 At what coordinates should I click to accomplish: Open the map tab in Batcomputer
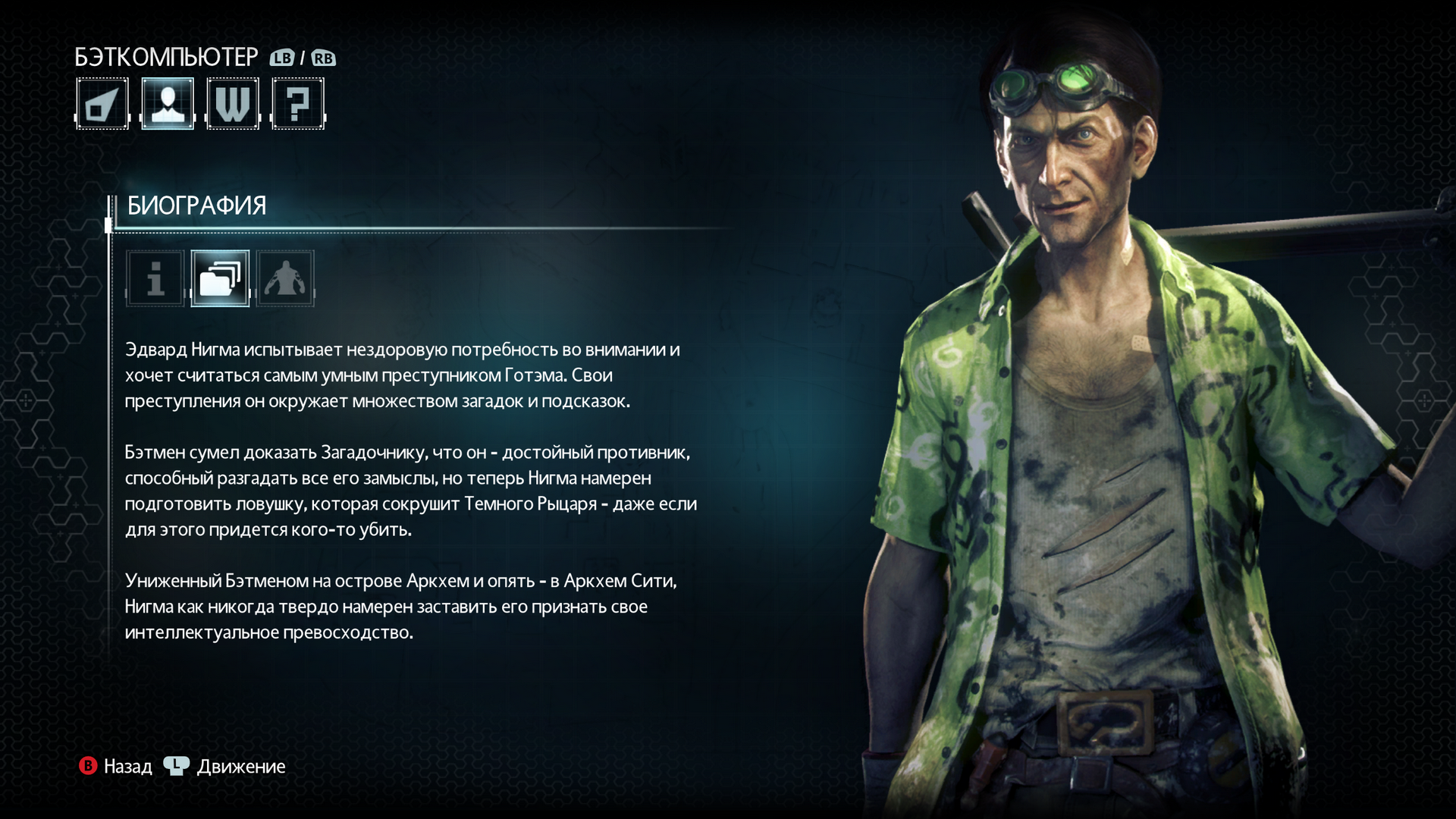click(102, 104)
